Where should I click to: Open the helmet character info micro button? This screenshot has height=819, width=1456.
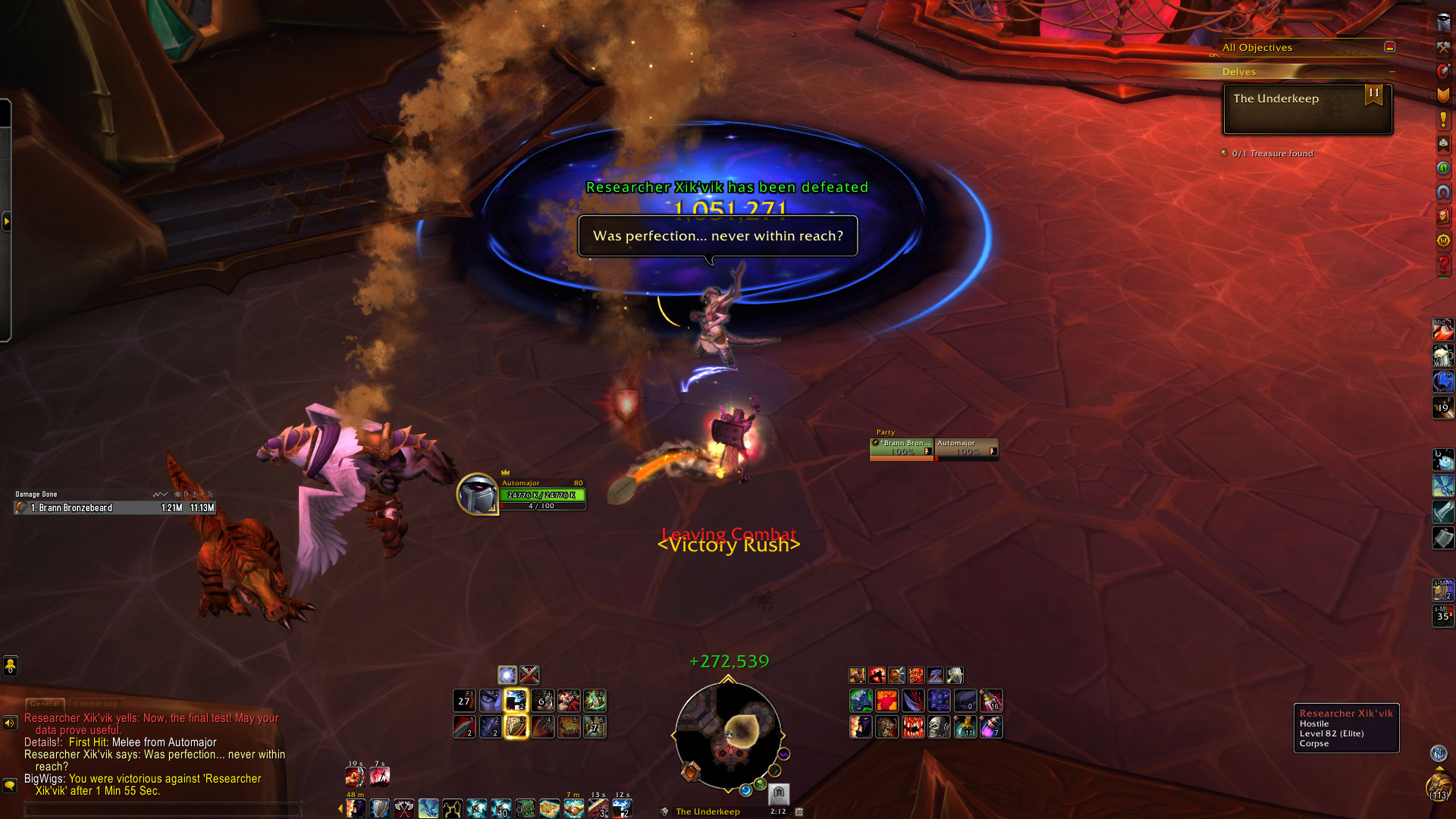pos(1443,23)
